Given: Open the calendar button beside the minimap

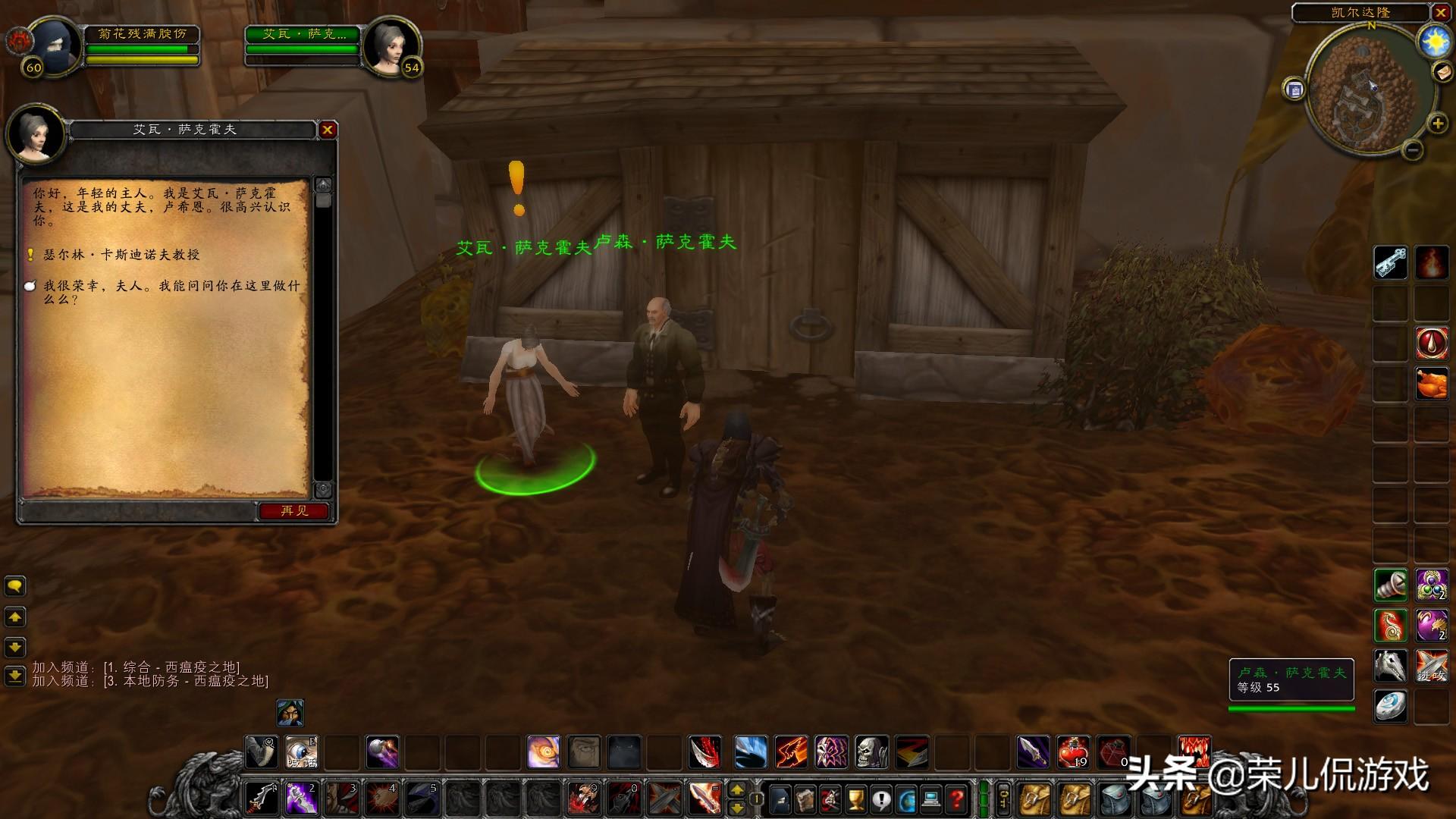Looking at the screenshot, I should click(1294, 89).
